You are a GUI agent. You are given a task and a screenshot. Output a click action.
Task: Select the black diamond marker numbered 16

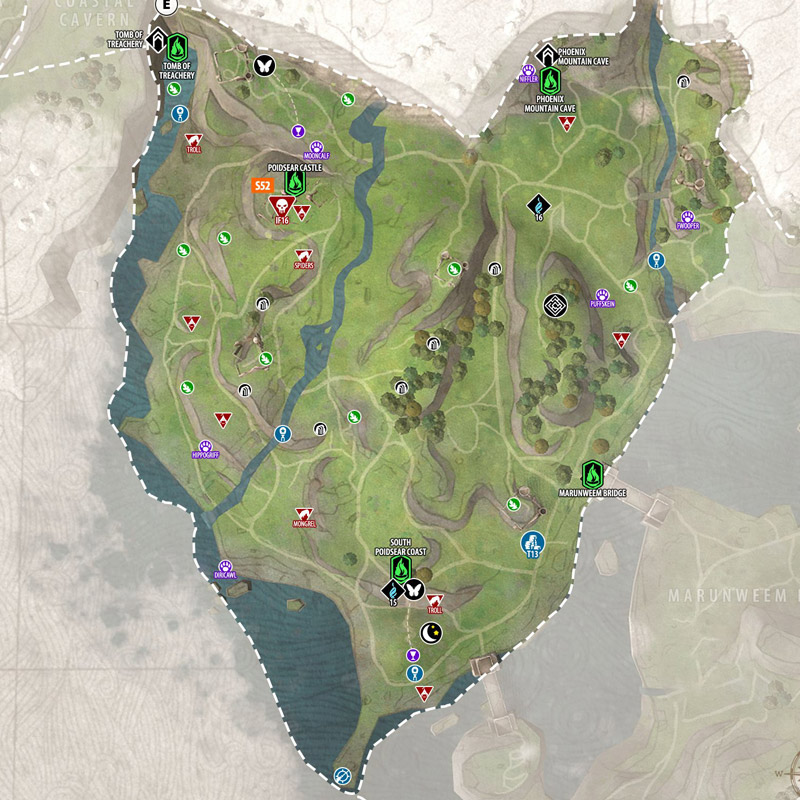click(x=538, y=205)
